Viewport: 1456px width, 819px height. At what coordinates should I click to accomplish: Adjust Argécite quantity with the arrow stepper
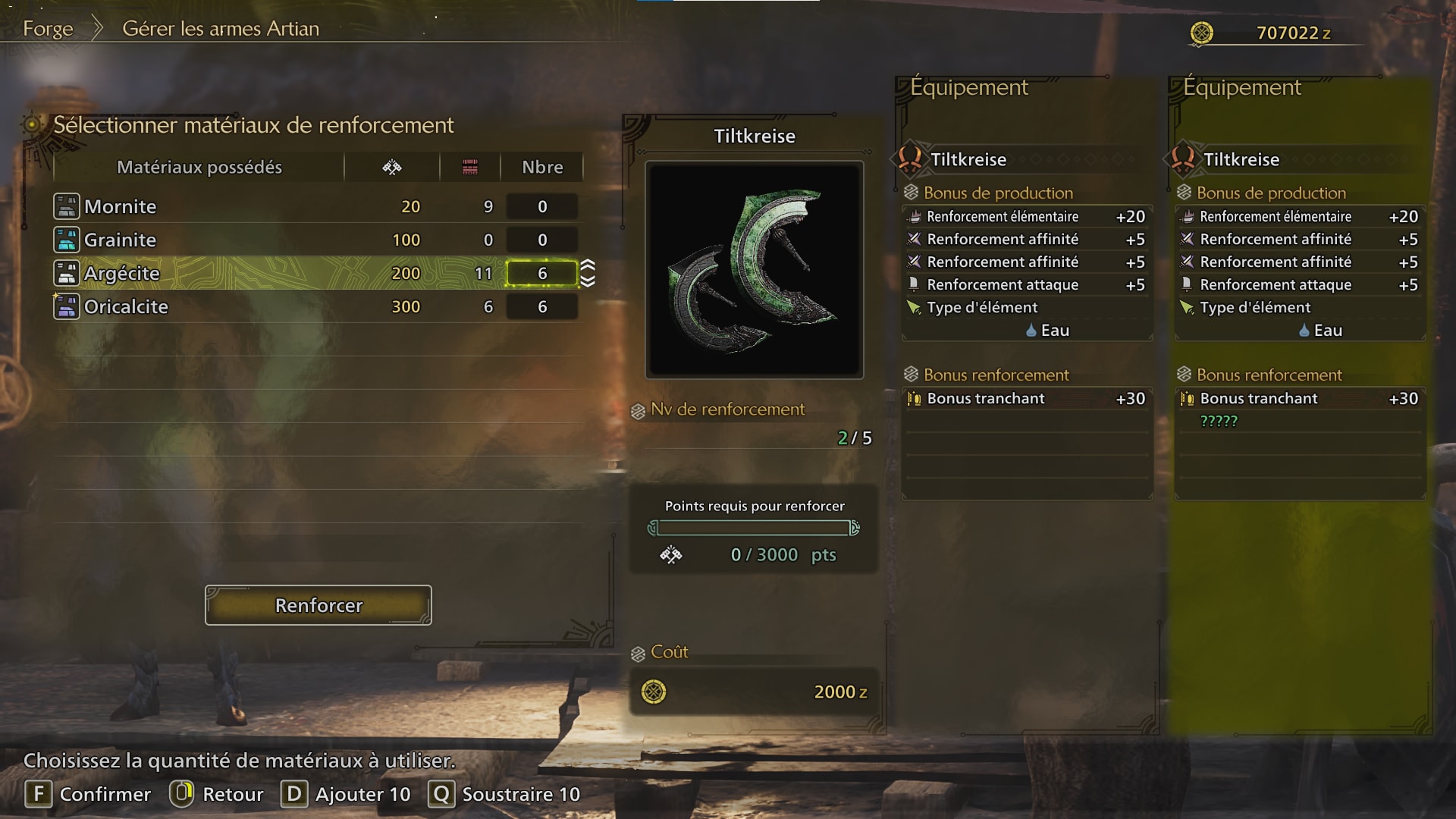click(588, 273)
